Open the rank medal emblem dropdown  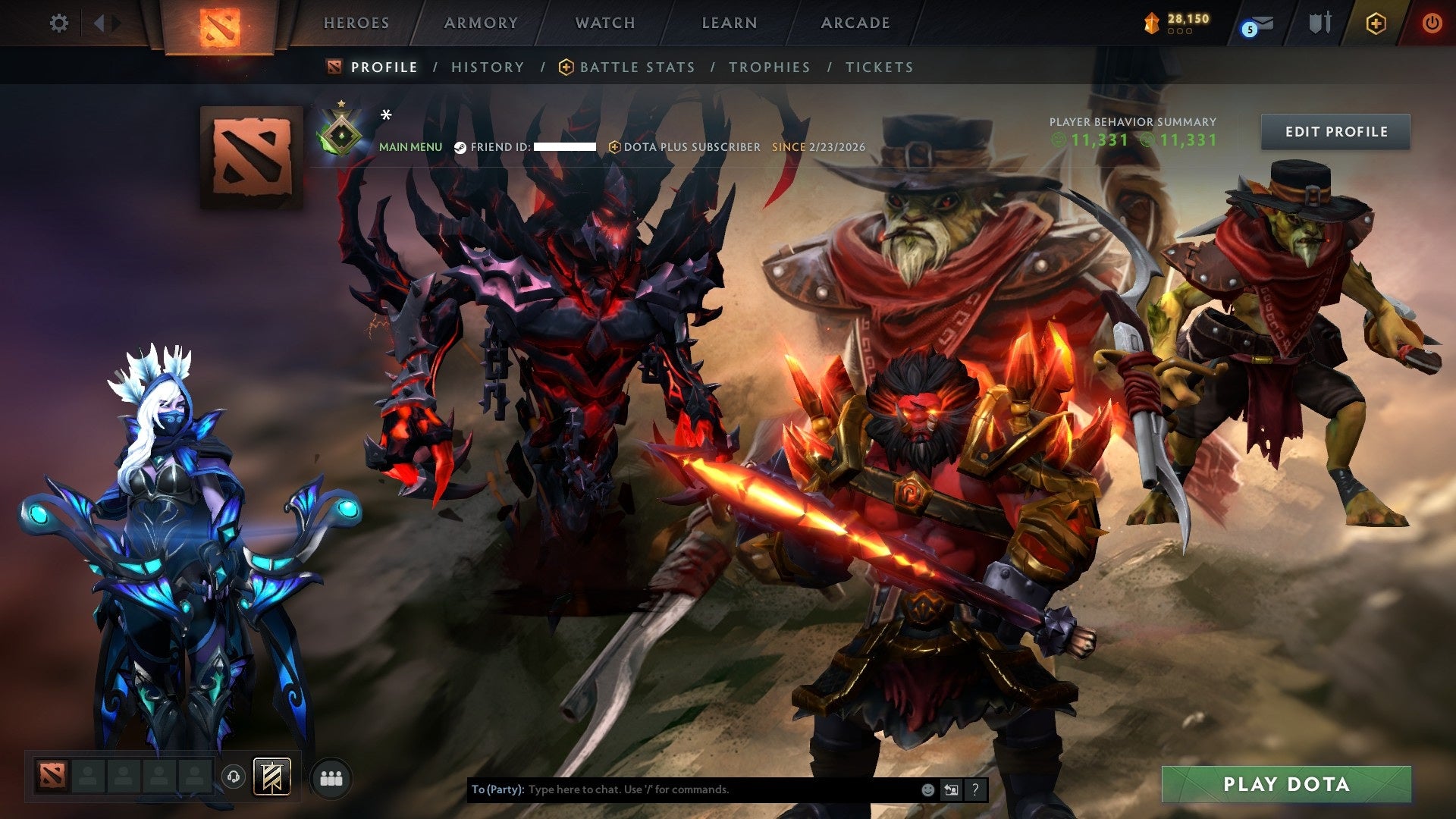coord(344,133)
